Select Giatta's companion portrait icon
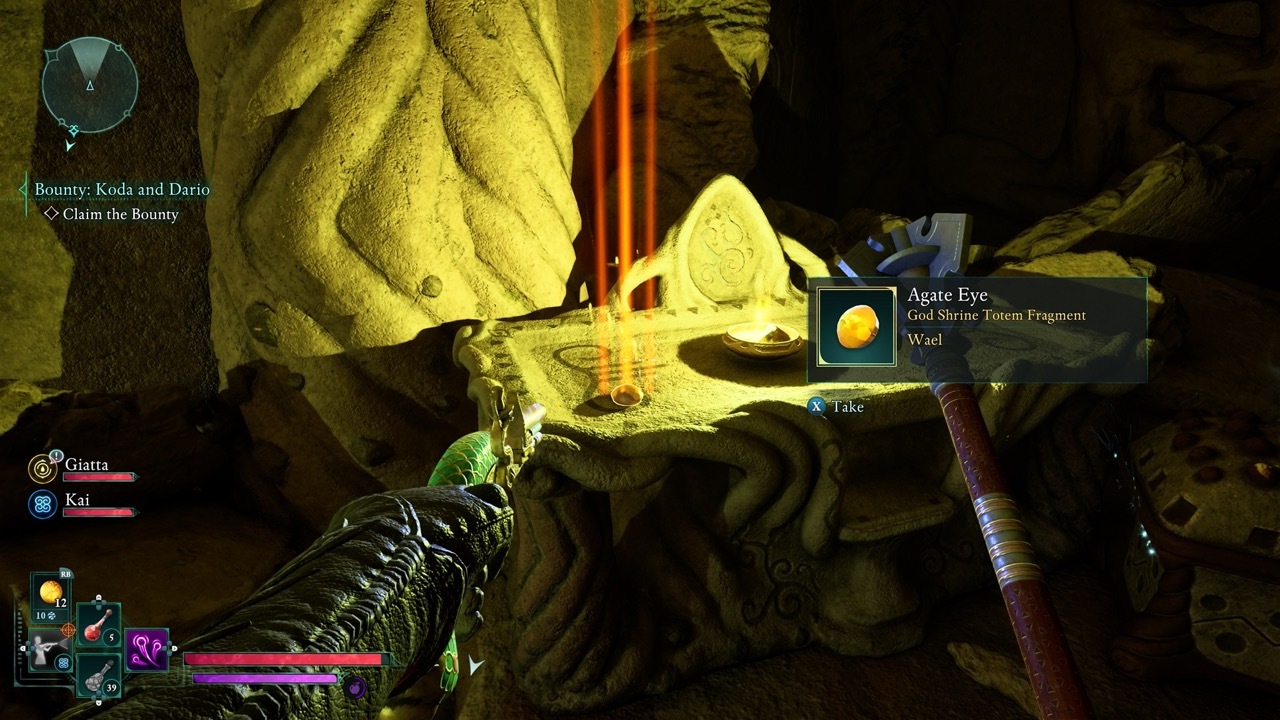 [43, 468]
